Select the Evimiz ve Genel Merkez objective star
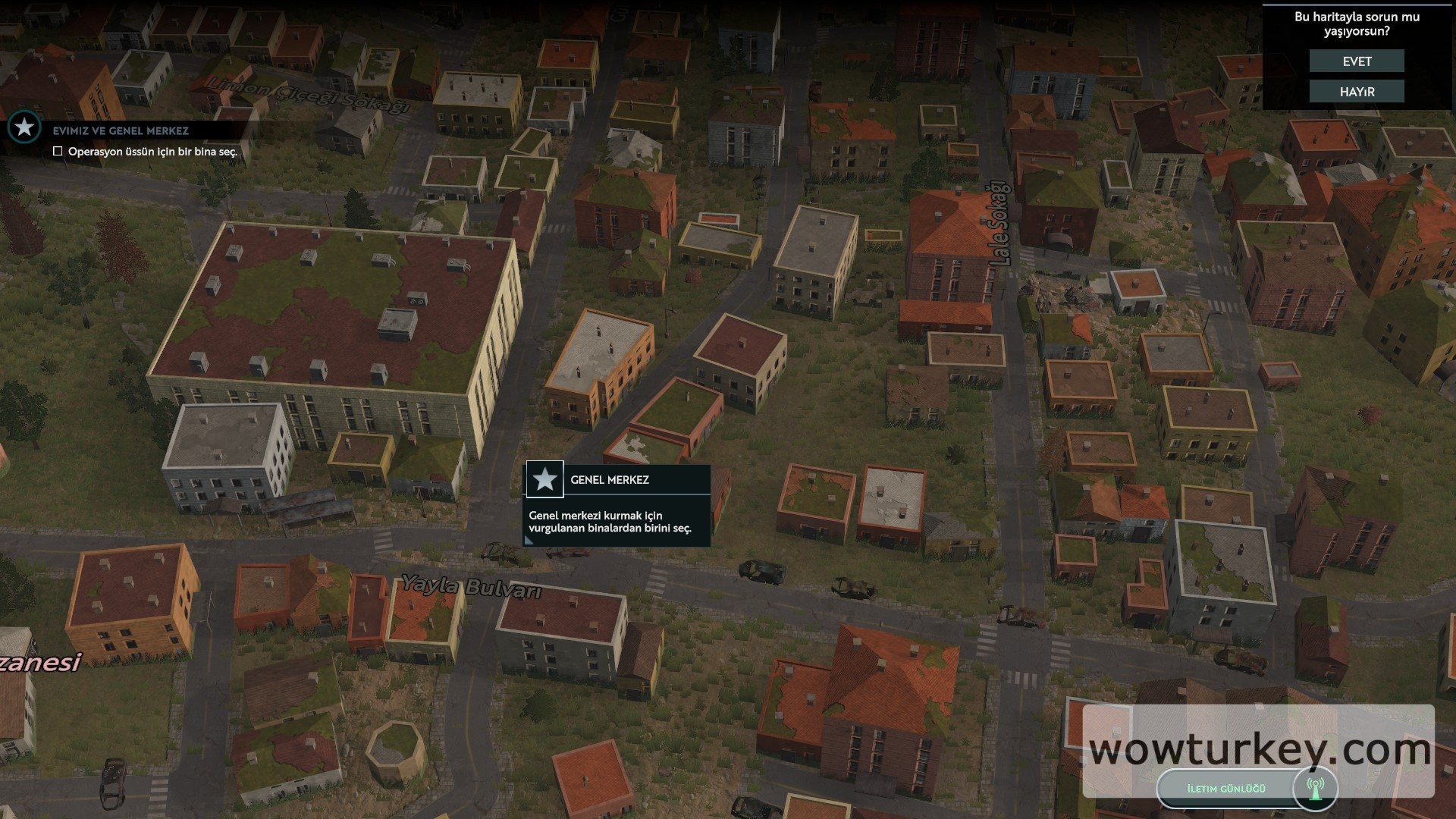 click(24, 127)
